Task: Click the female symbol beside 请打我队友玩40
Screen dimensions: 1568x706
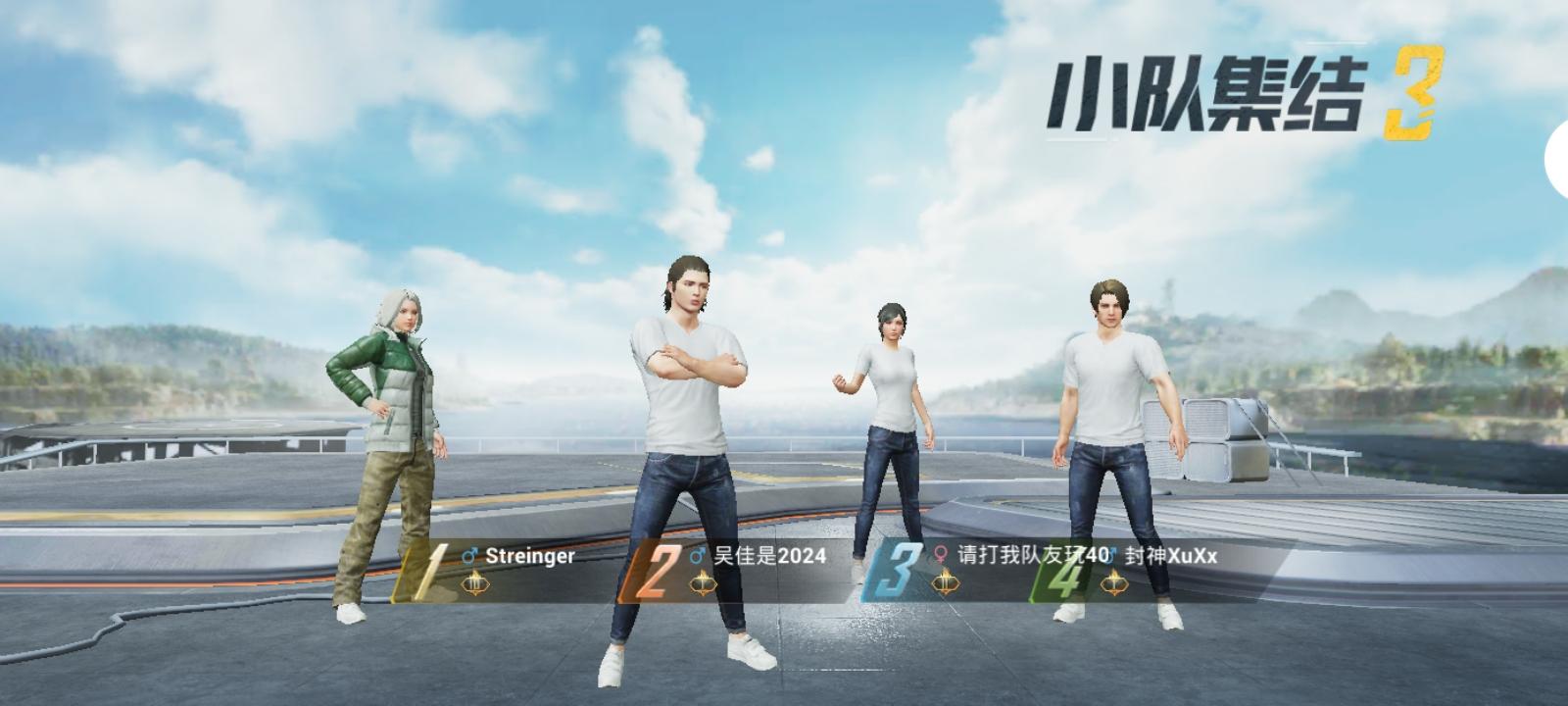Action: [941, 556]
